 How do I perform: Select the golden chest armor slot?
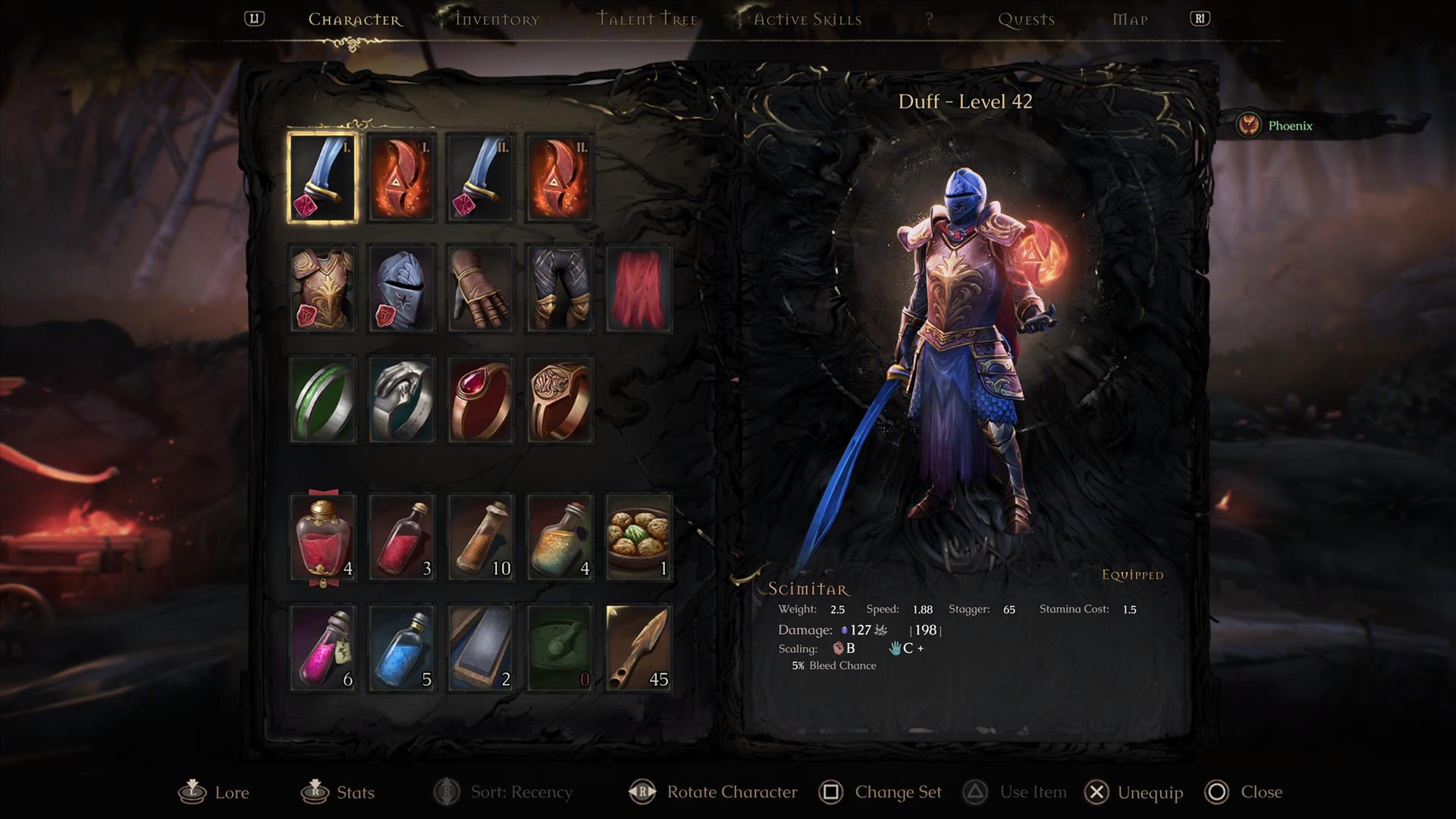click(x=322, y=289)
